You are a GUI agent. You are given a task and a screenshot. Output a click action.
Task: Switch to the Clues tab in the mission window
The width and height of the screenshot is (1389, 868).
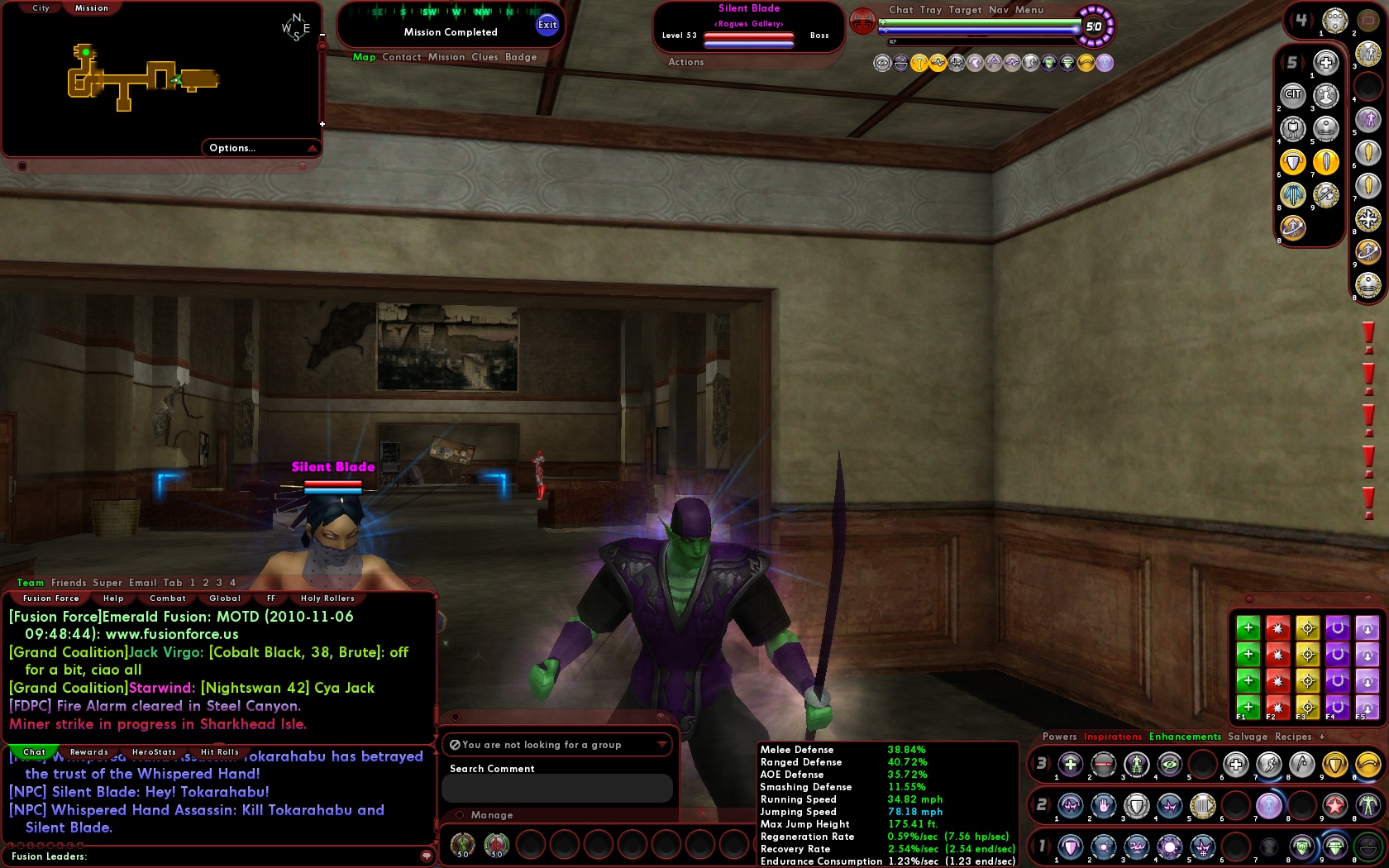[485, 57]
